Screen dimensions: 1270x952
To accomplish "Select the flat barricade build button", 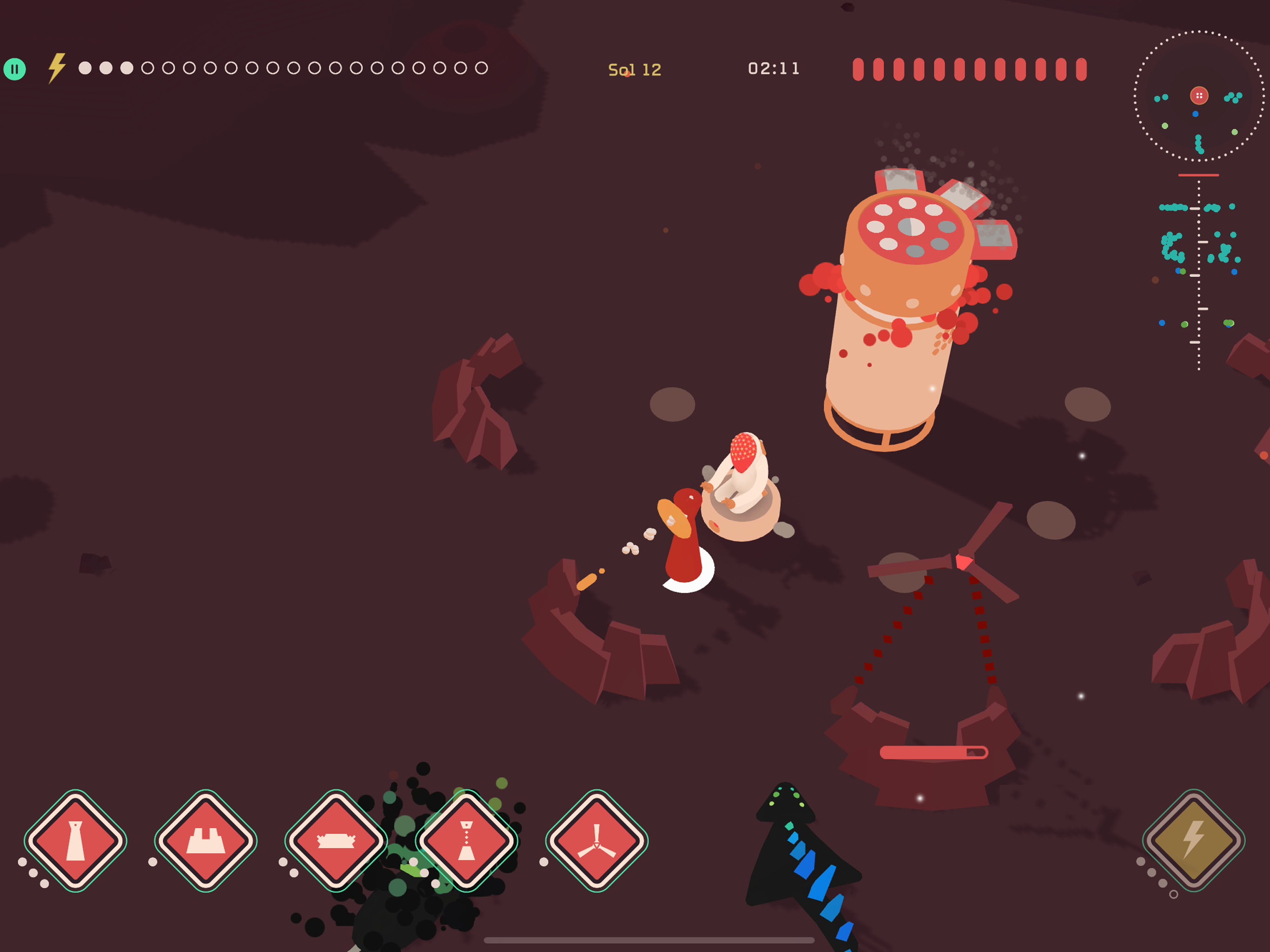I will [336, 840].
